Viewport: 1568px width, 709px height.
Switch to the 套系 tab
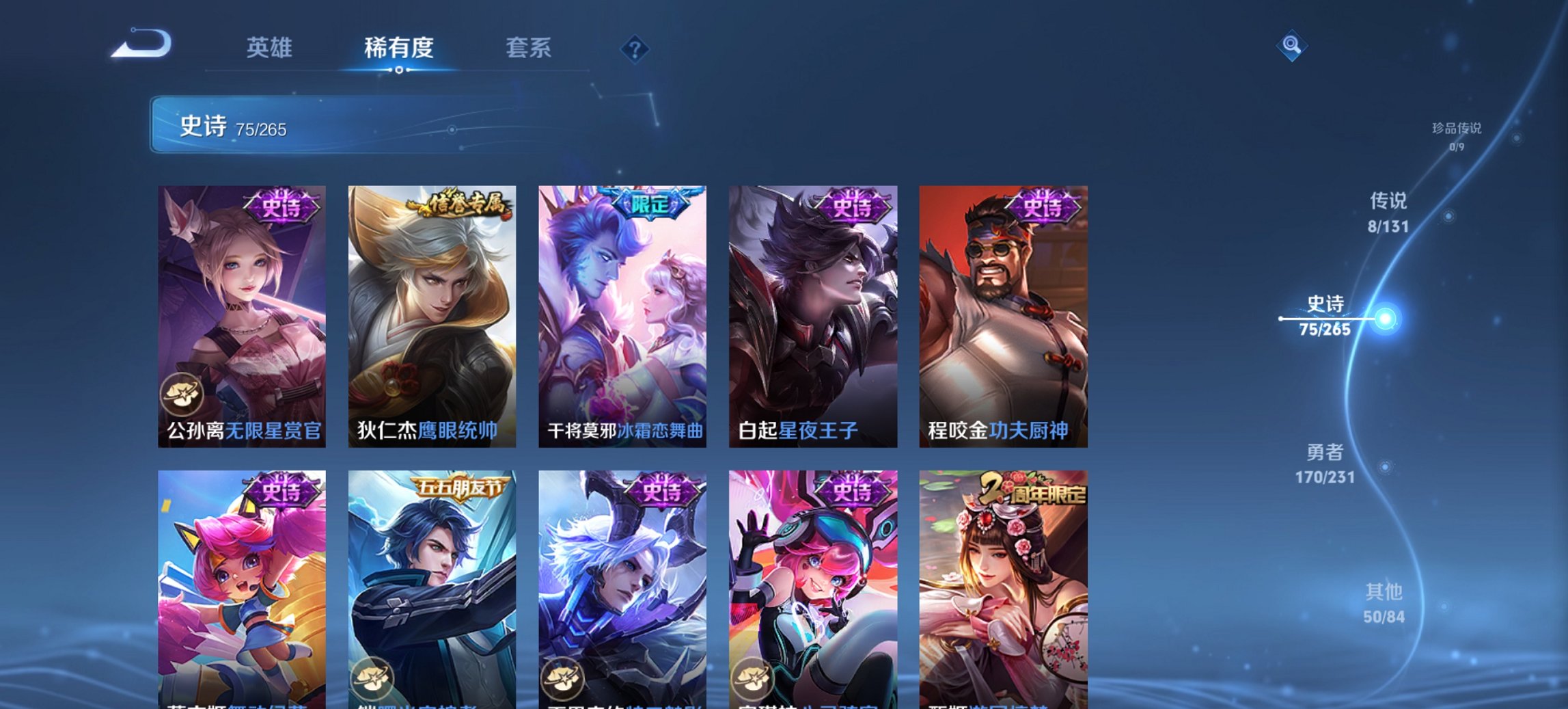pos(529,48)
